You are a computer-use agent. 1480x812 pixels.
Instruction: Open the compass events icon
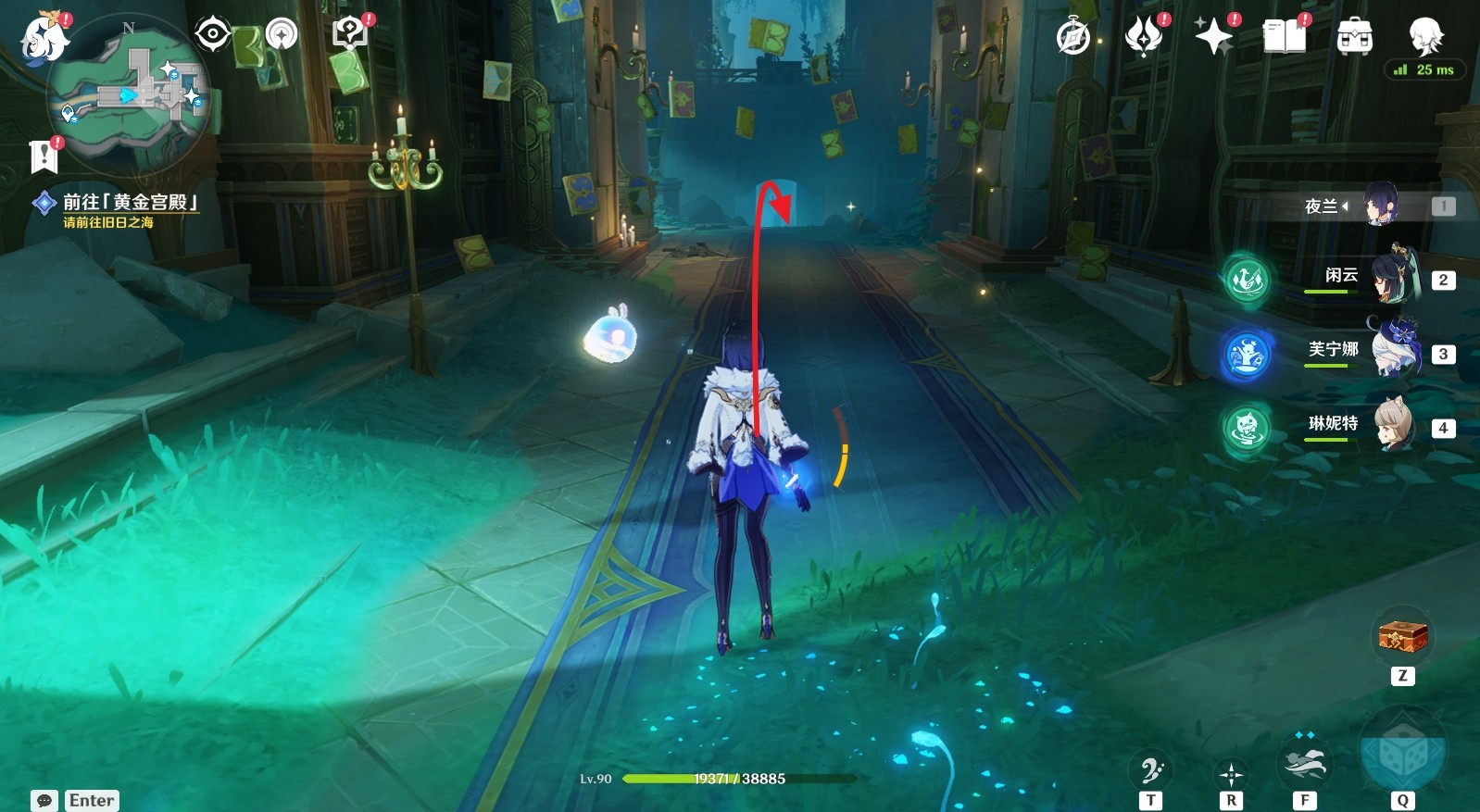[1073, 38]
